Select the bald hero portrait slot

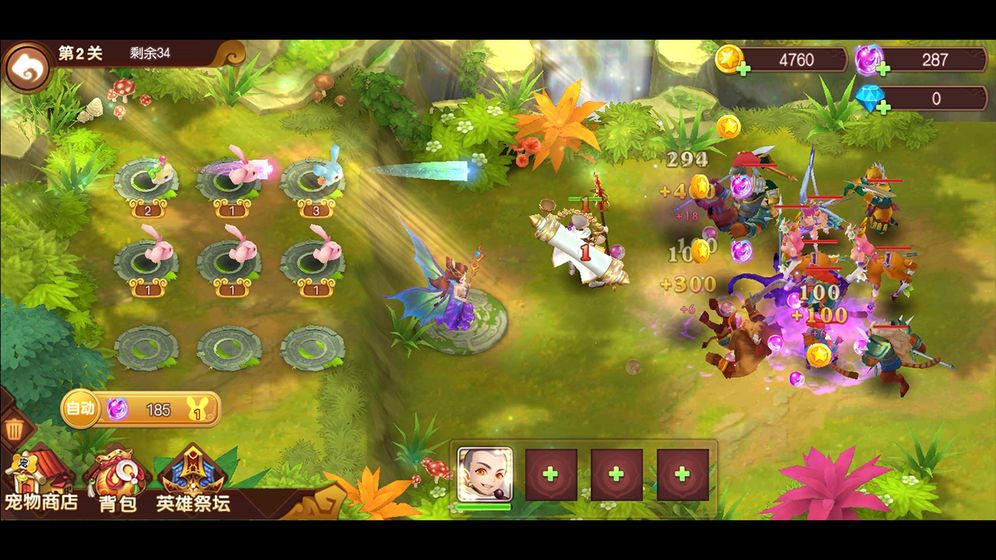click(x=485, y=474)
